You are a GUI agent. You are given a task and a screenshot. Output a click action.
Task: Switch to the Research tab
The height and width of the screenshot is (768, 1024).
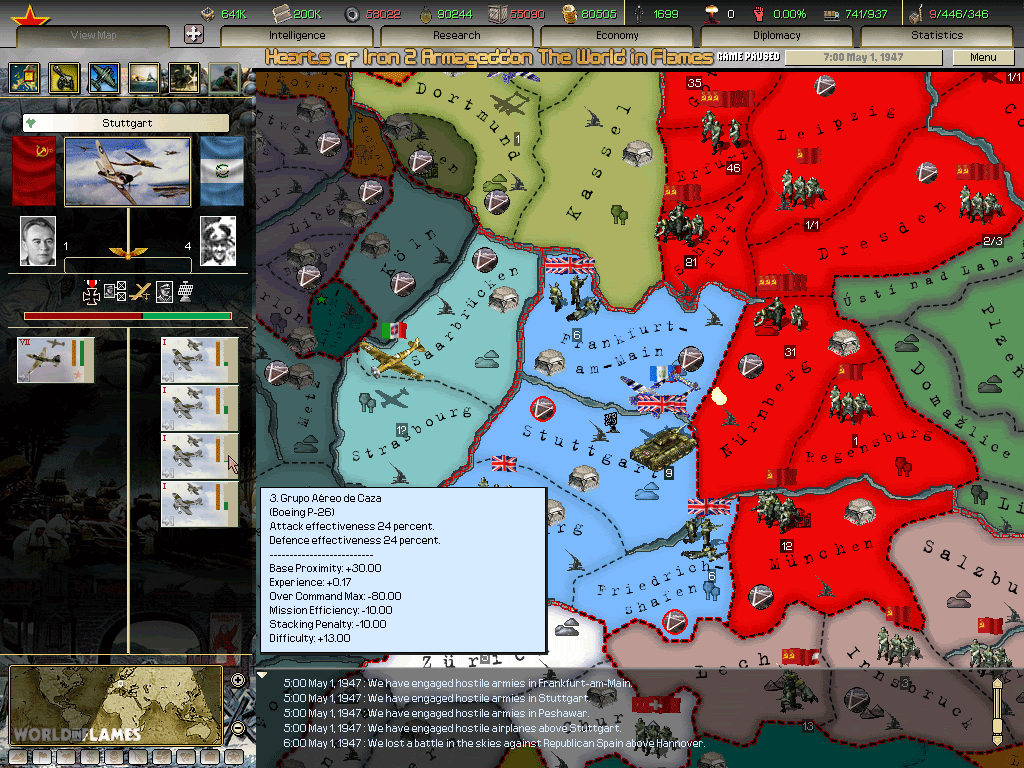pyautogui.click(x=457, y=36)
